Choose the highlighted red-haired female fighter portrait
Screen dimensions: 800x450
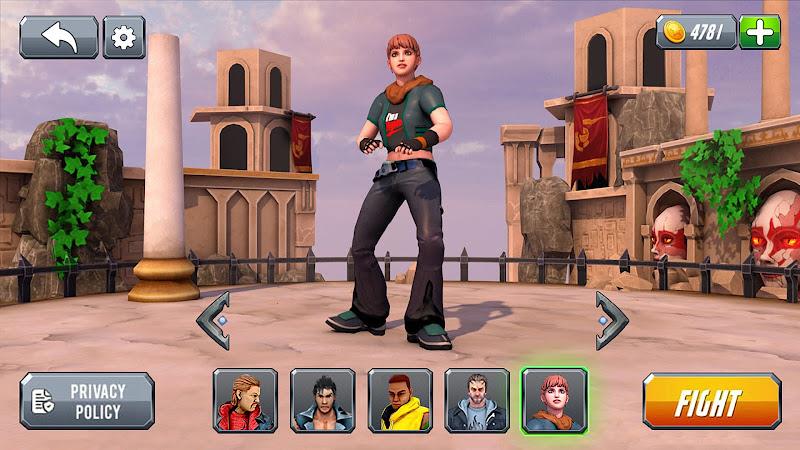coord(554,400)
